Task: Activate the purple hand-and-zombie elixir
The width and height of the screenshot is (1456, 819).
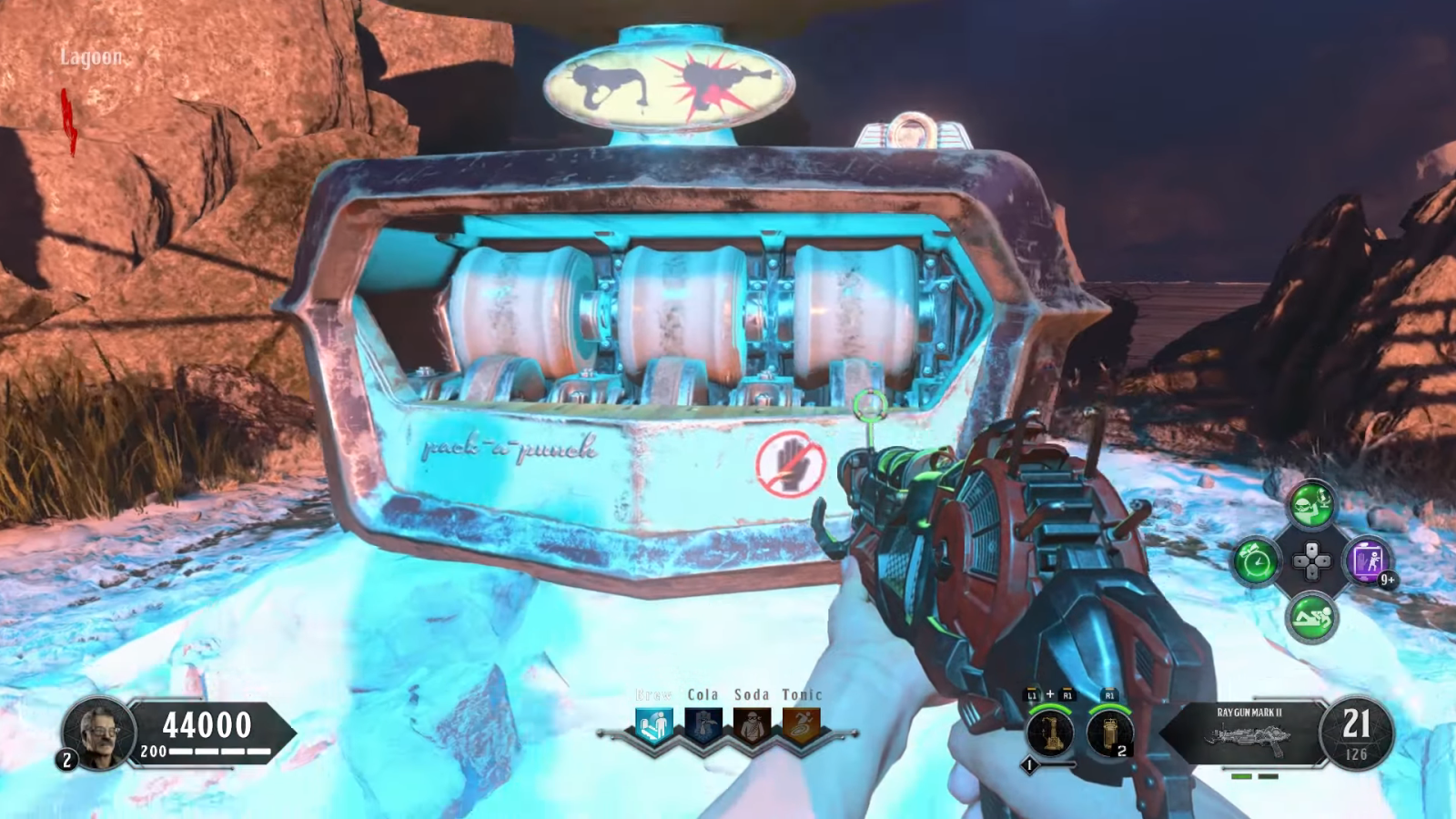Action: coord(1368,561)
